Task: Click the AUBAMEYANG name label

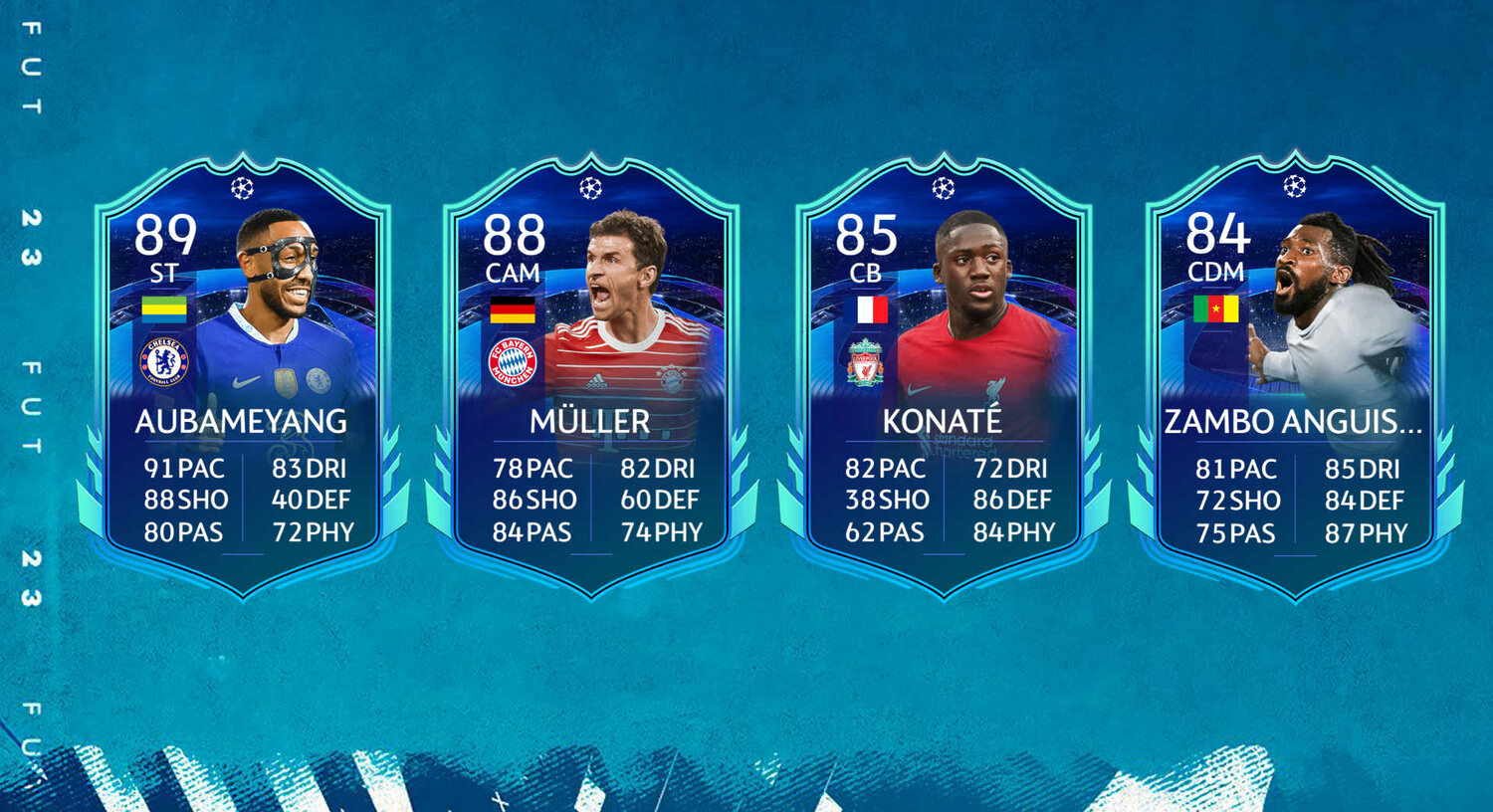Action: 241,422
